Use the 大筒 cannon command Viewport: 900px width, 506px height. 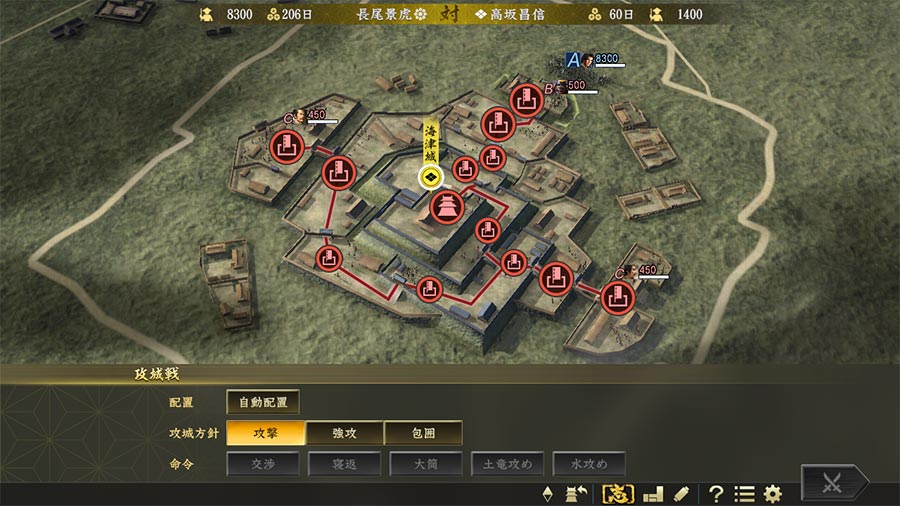[x=423, y=463]
